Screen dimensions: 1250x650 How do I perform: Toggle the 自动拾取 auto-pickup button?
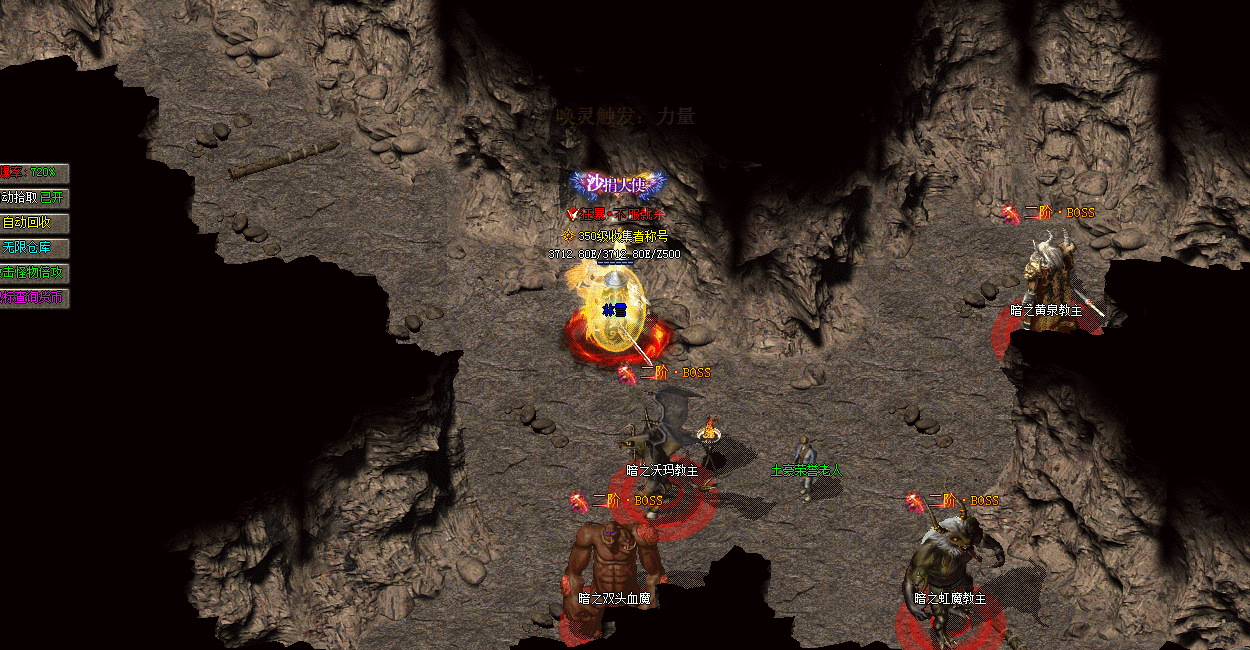tap(34, 198)
